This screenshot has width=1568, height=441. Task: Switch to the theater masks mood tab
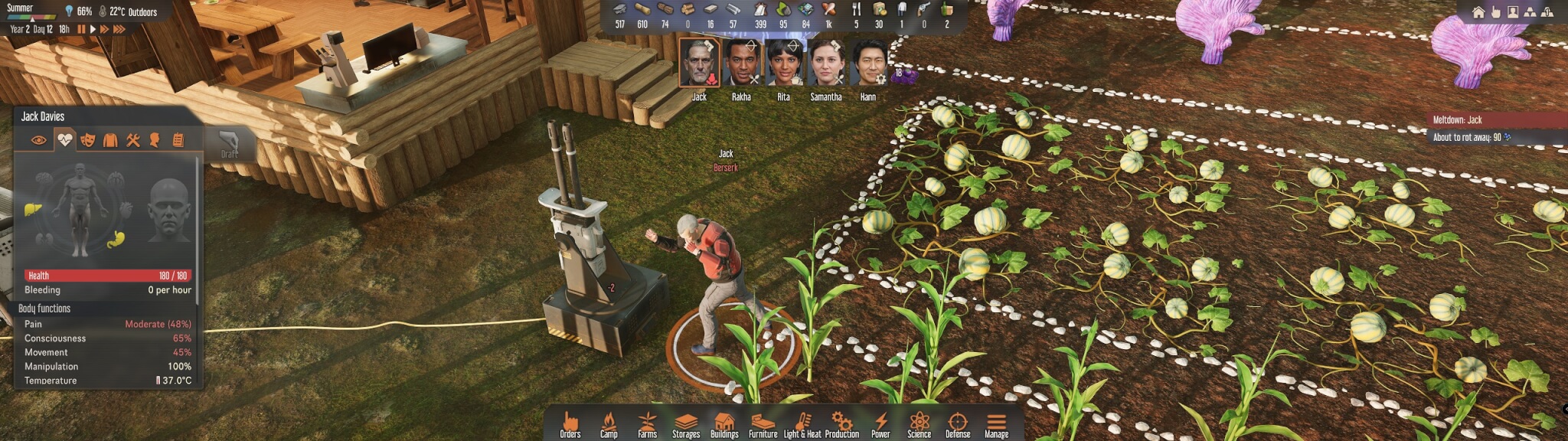[87, 140]
